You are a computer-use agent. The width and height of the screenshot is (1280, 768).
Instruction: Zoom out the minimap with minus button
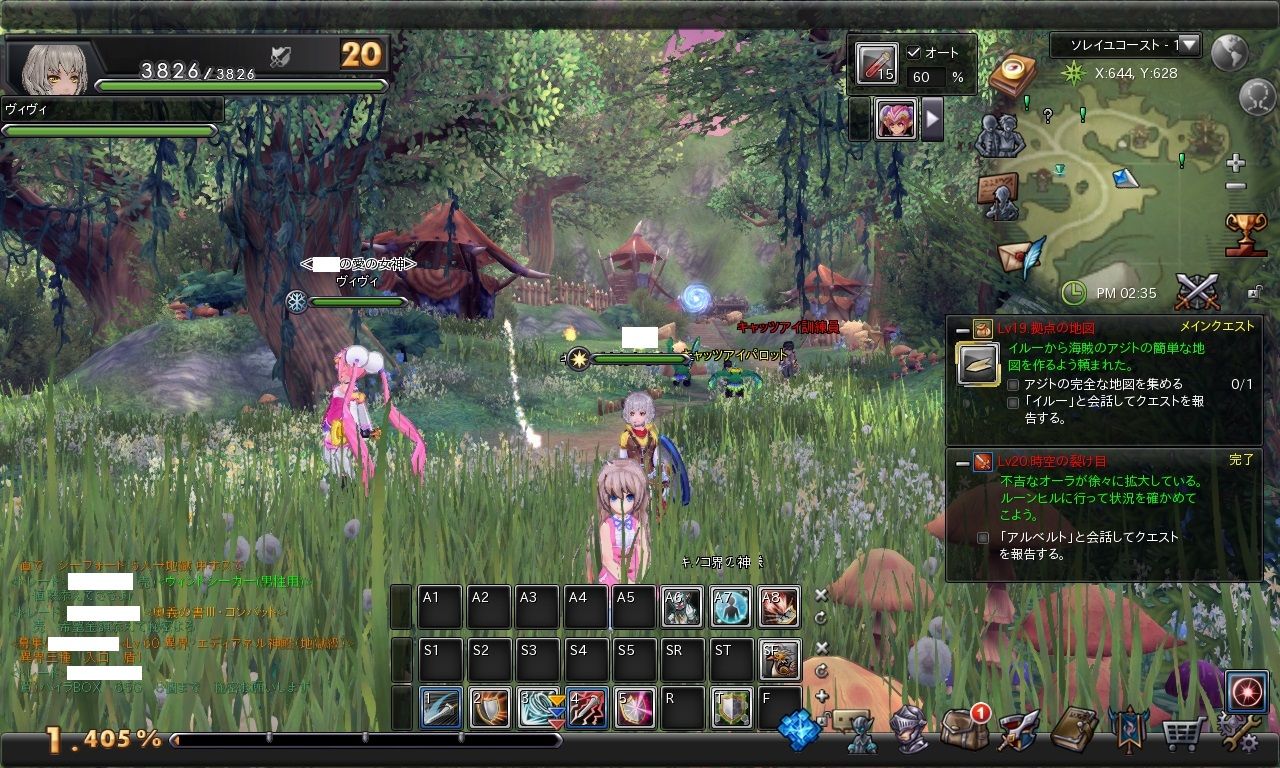click(1236, 186)
